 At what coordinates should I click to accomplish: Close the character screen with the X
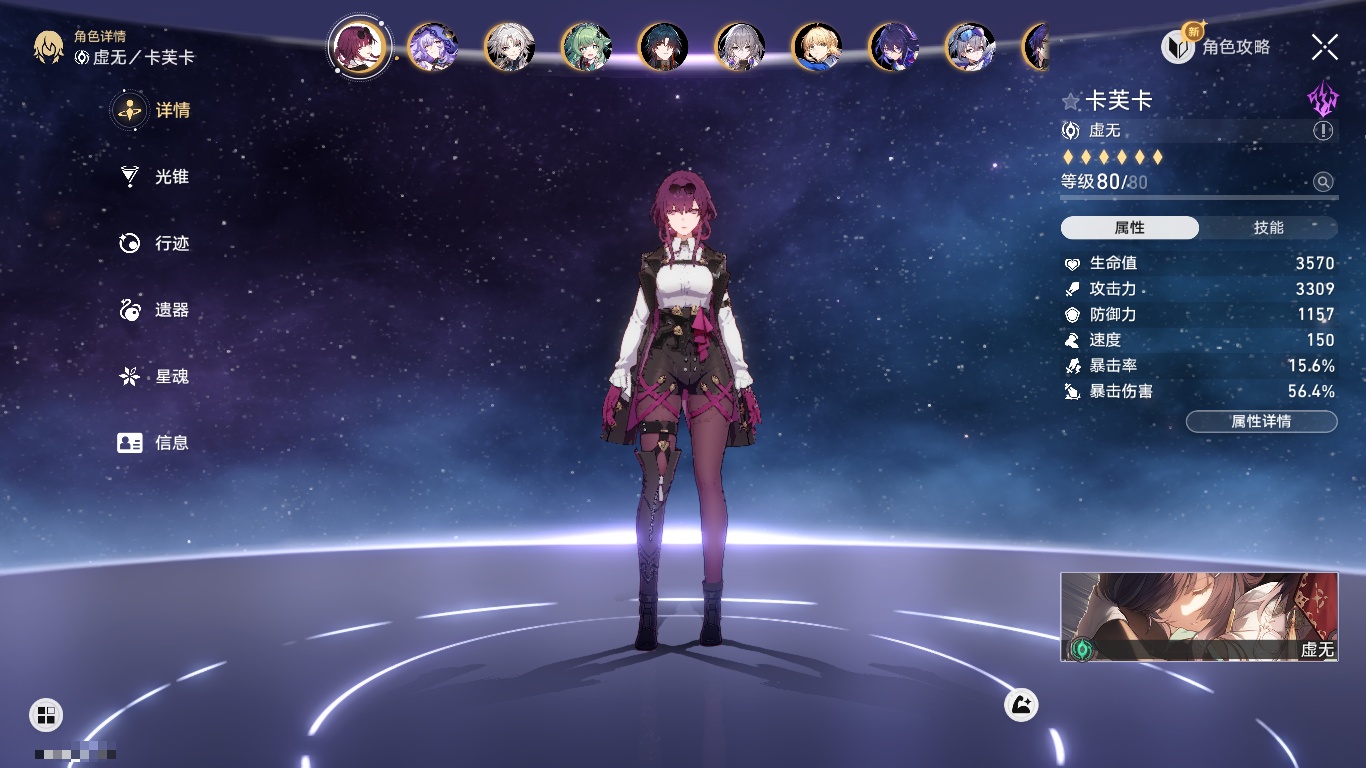pos(1325,46)
